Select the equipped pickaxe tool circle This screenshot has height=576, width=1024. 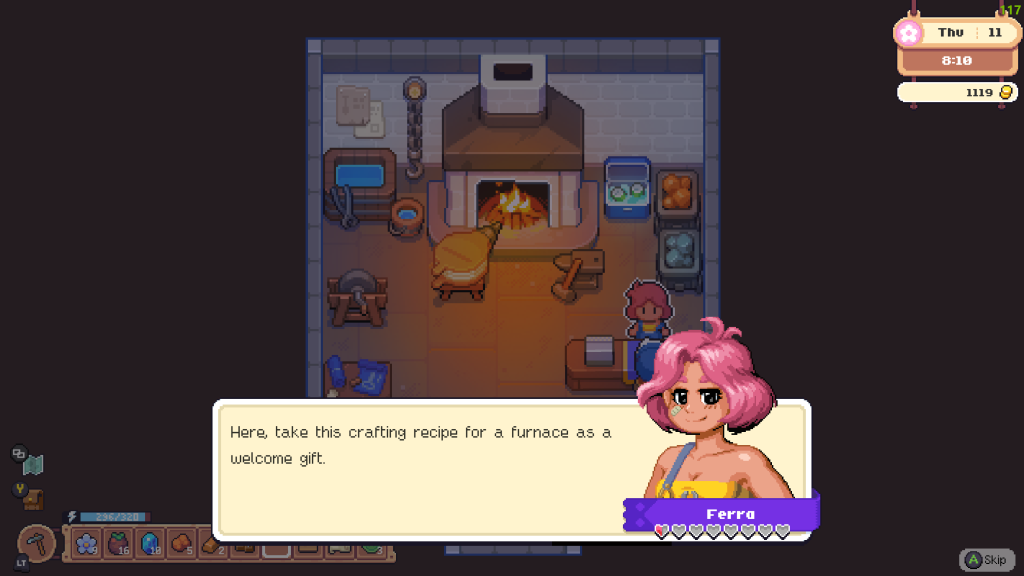(x=38, y=543)
